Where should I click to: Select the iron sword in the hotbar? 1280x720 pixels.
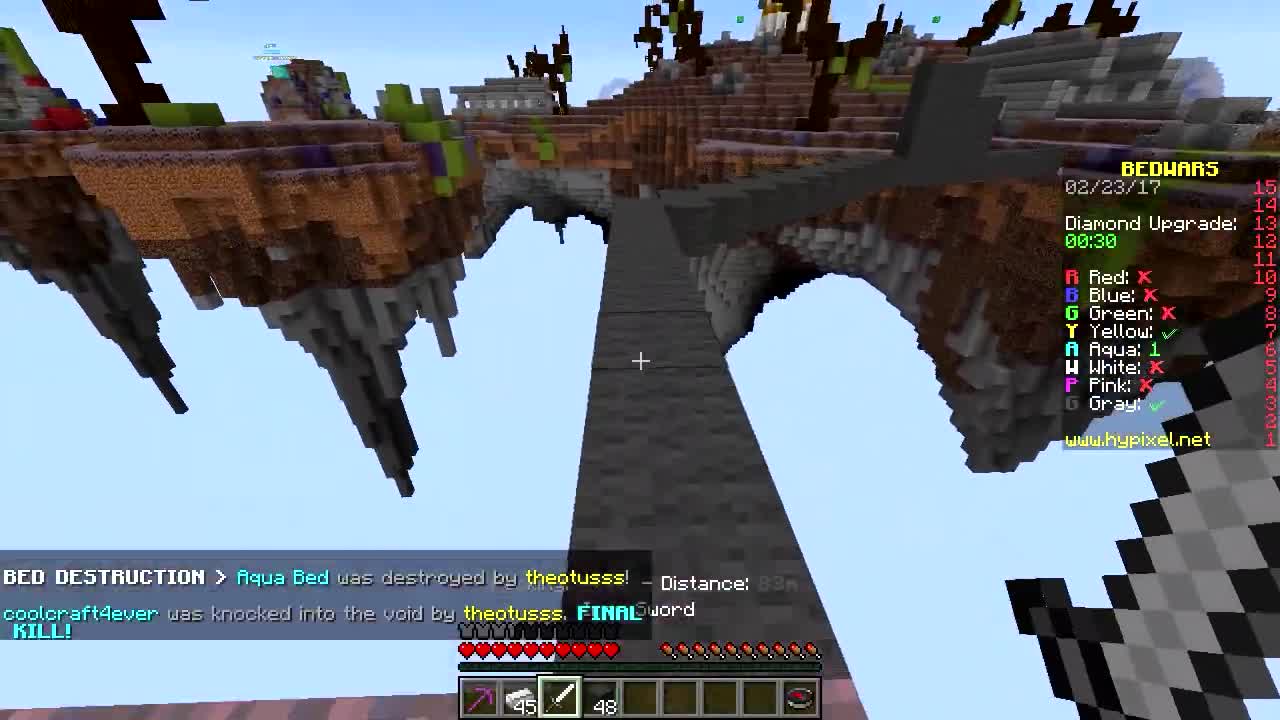click(x=558, y=697)
